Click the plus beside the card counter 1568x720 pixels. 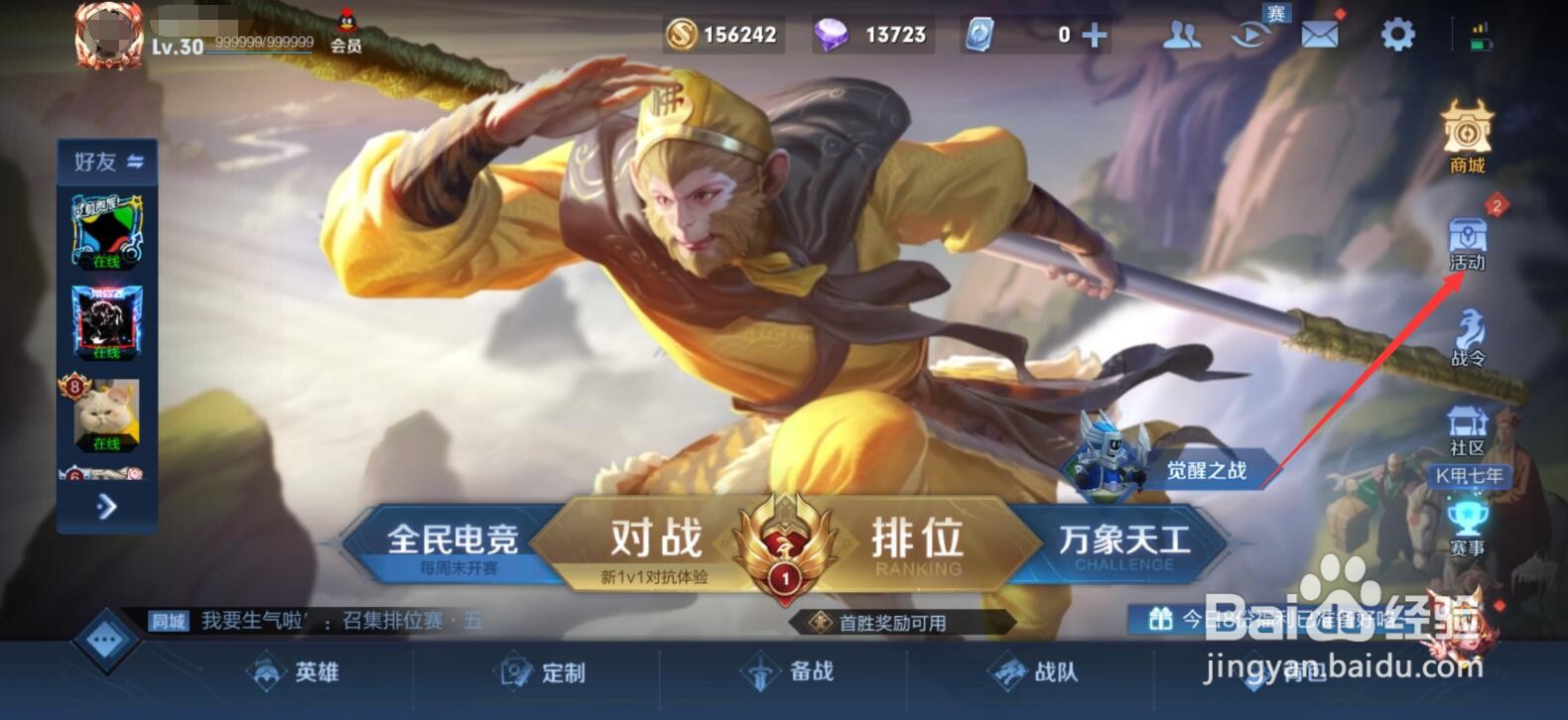[x=1092, y=33]
